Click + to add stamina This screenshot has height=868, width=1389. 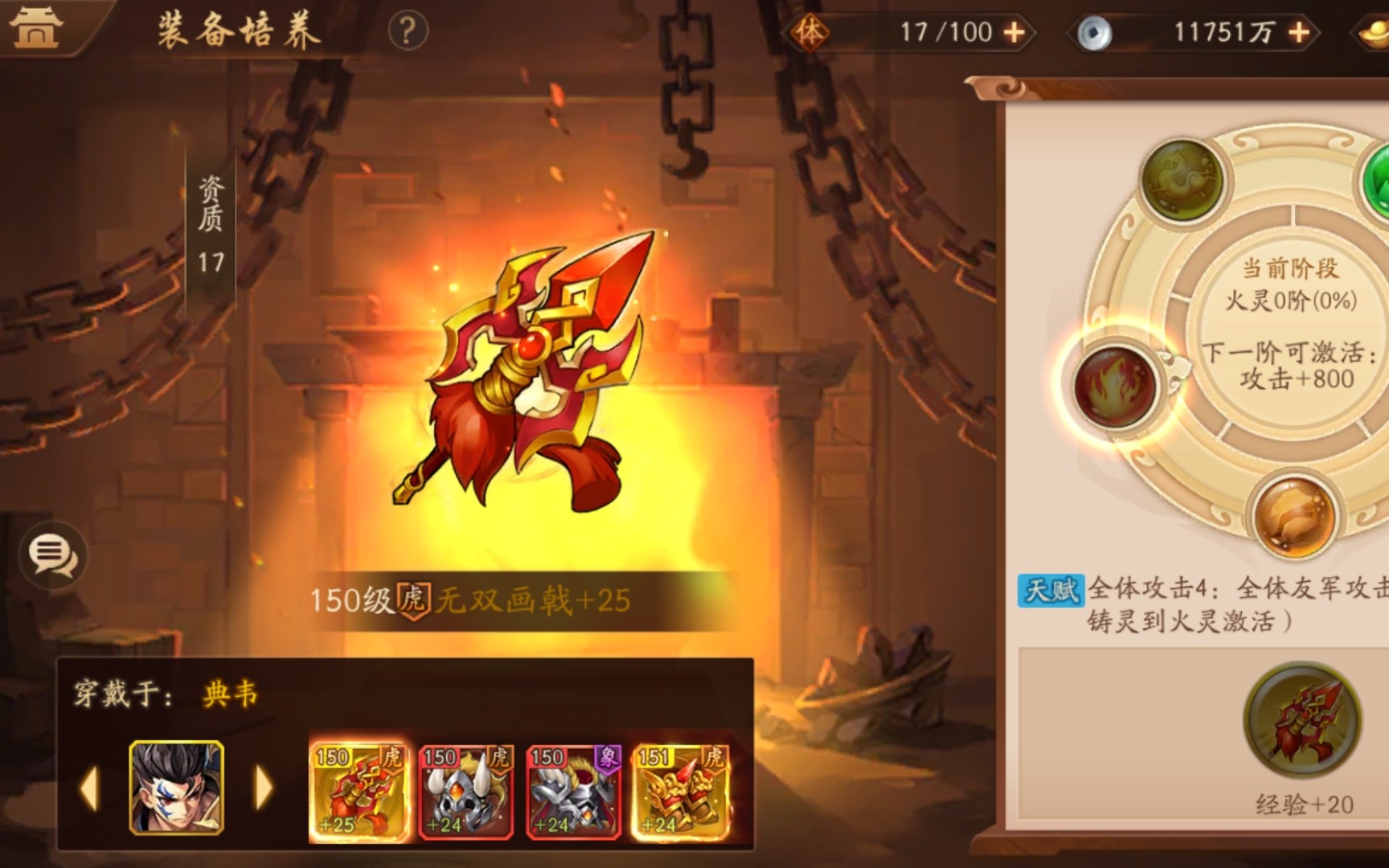(1014, 32)
